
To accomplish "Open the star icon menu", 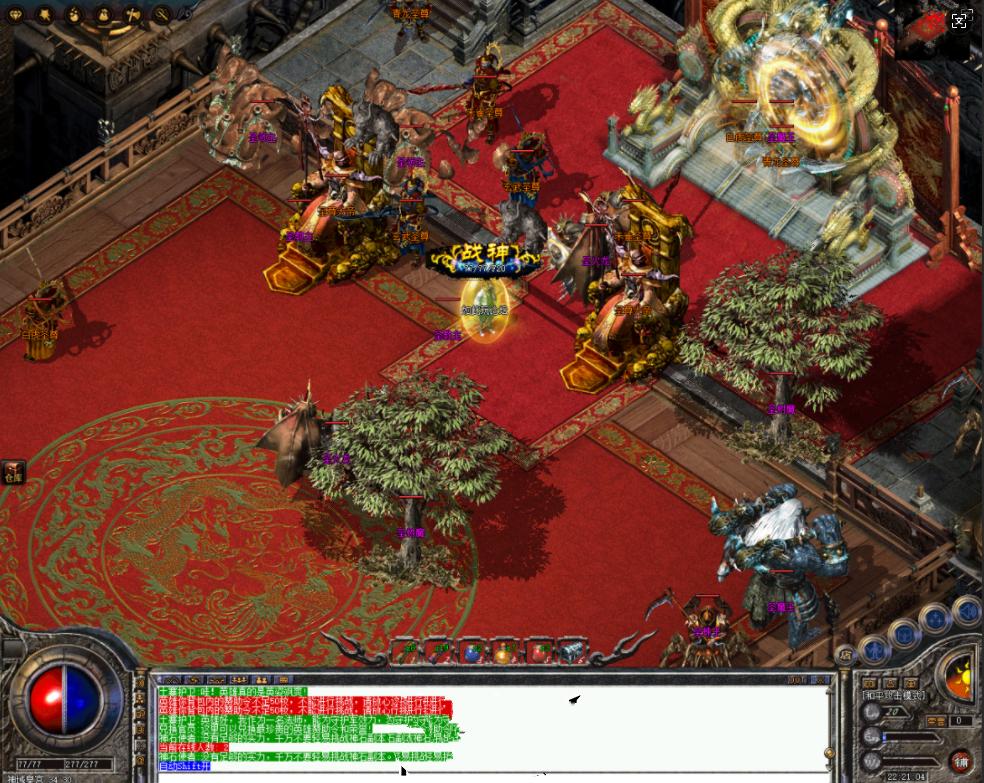I will pos(45,15).
